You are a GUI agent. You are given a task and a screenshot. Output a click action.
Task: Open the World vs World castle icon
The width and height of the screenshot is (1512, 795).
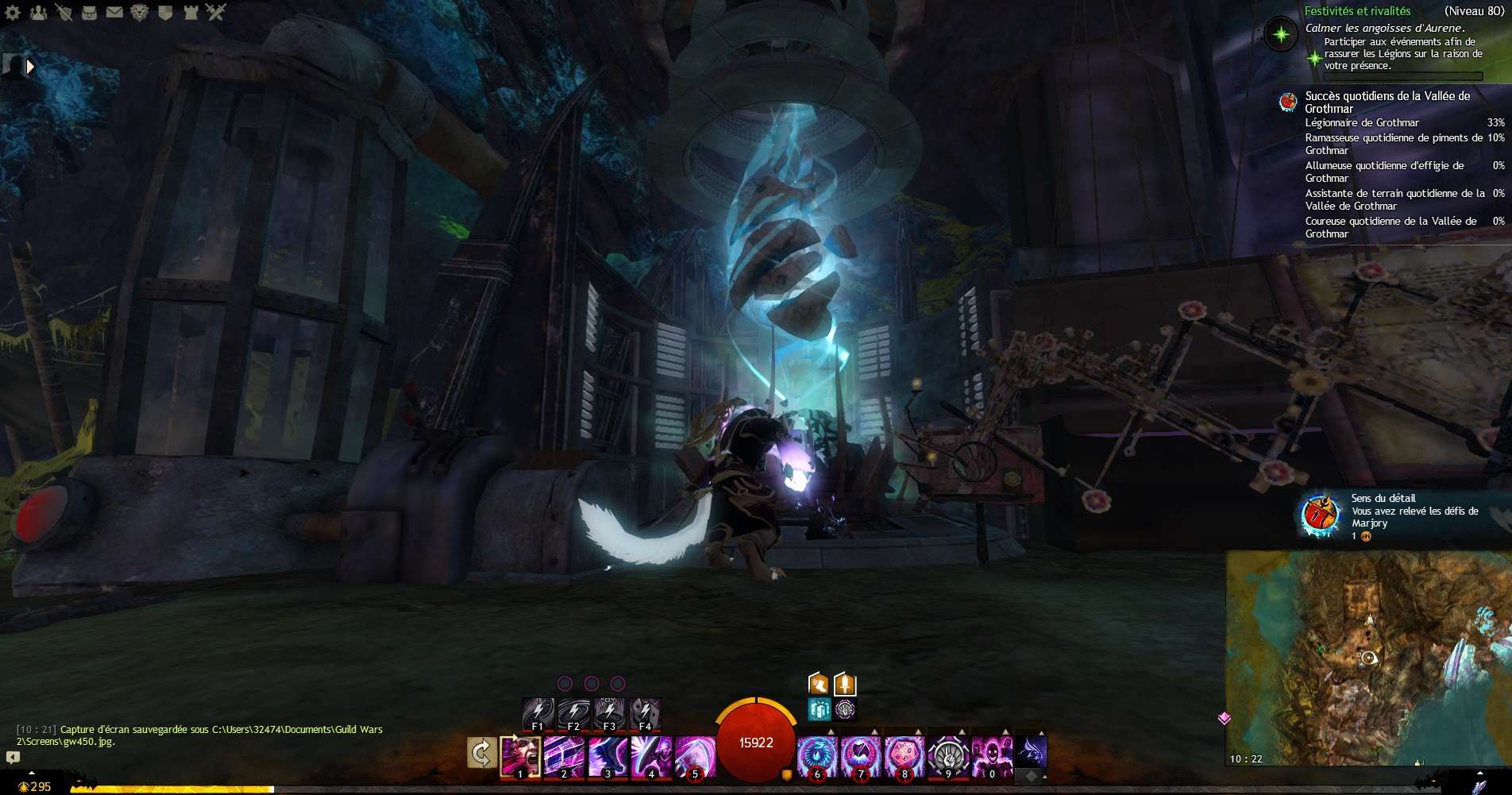(191, 12)
